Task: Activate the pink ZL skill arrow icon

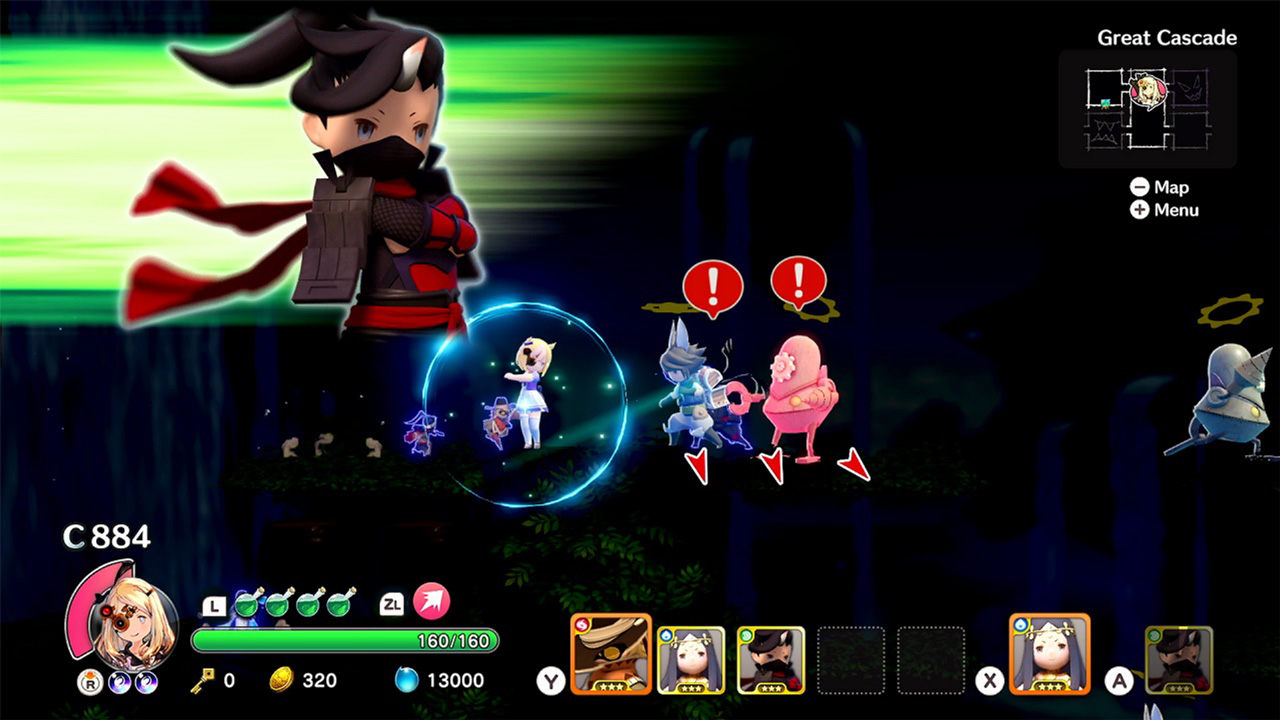Action: click(431, 603)
